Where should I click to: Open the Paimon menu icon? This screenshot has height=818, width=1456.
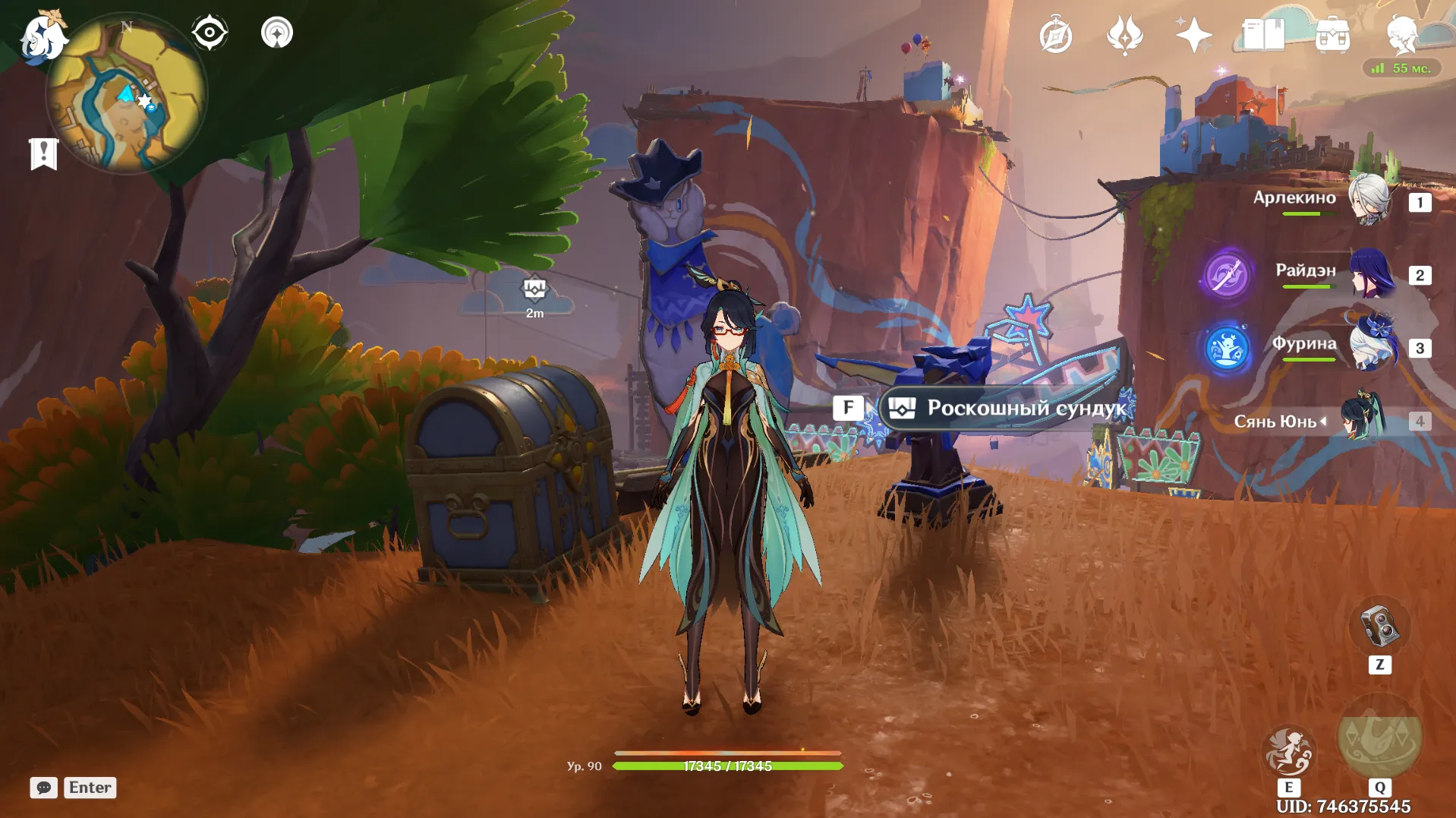point(42,36)
